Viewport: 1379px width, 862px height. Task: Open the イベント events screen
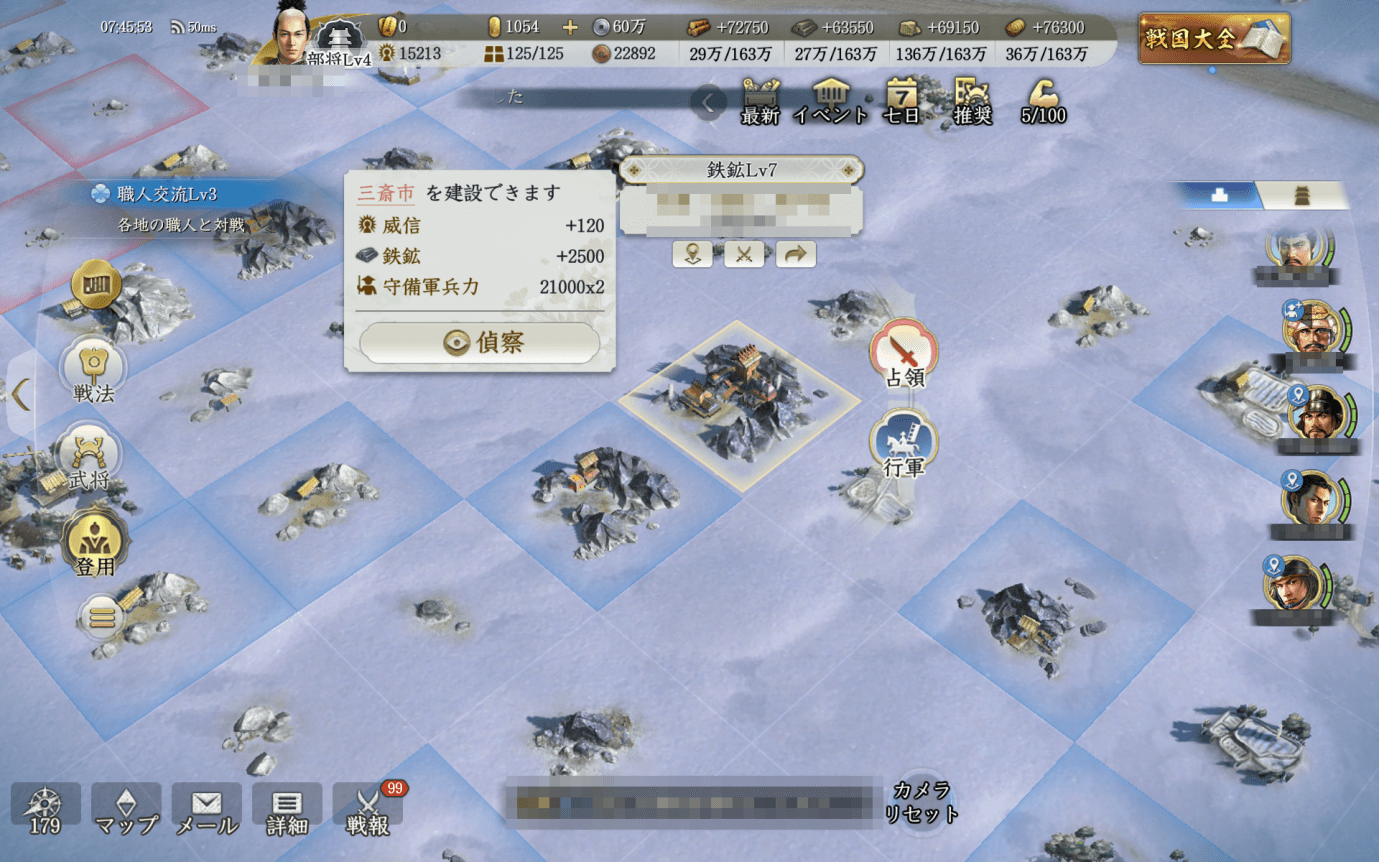point(832,100)
